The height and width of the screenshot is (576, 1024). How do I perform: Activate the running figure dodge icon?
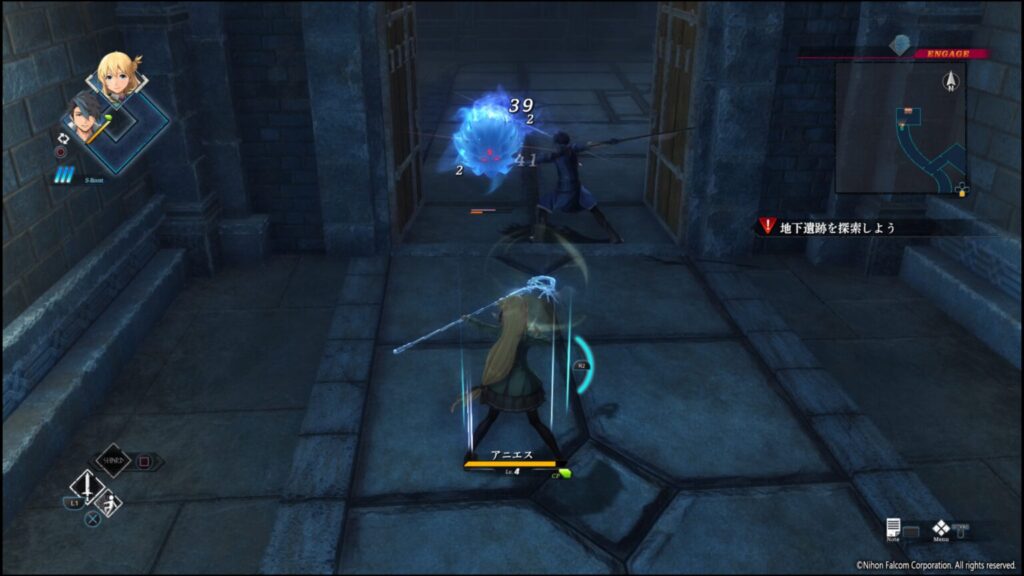click(x=112, y=502)
